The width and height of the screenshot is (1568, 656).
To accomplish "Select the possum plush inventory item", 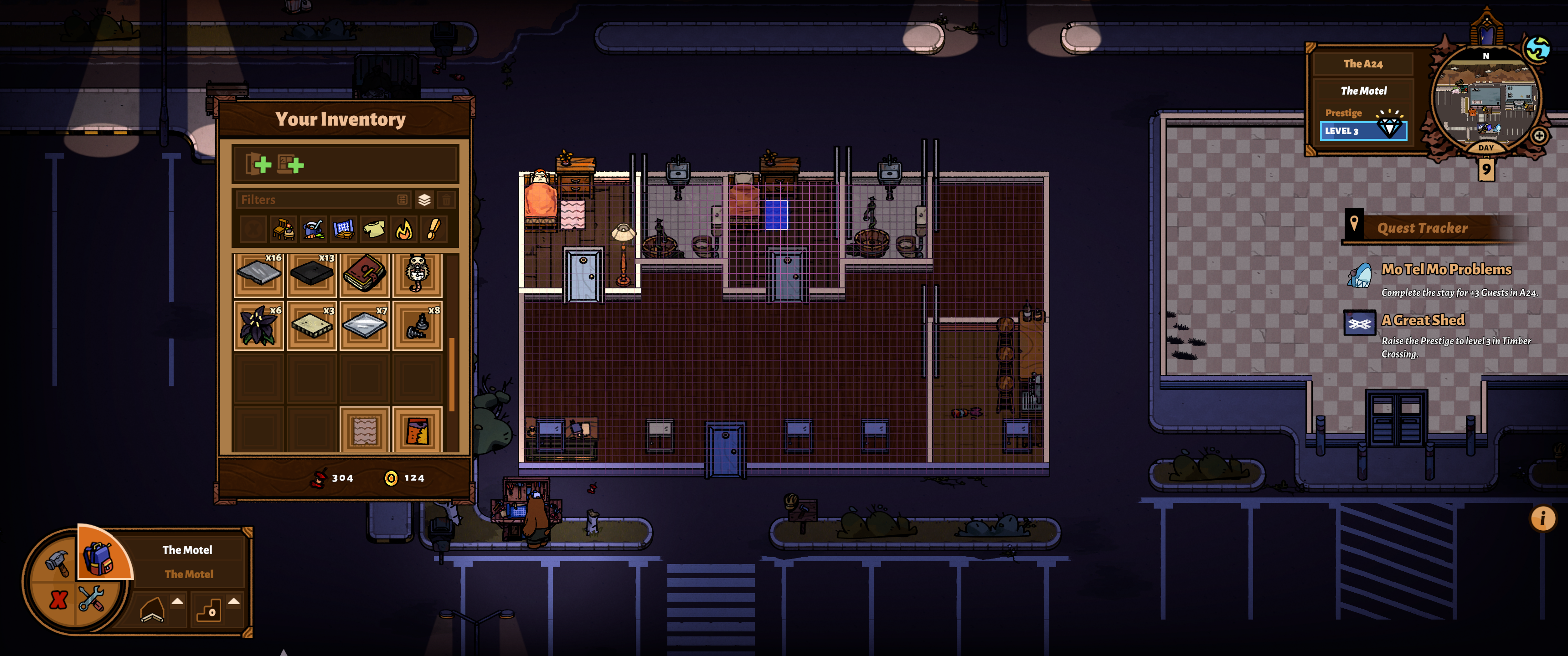I will pos(417,273).
